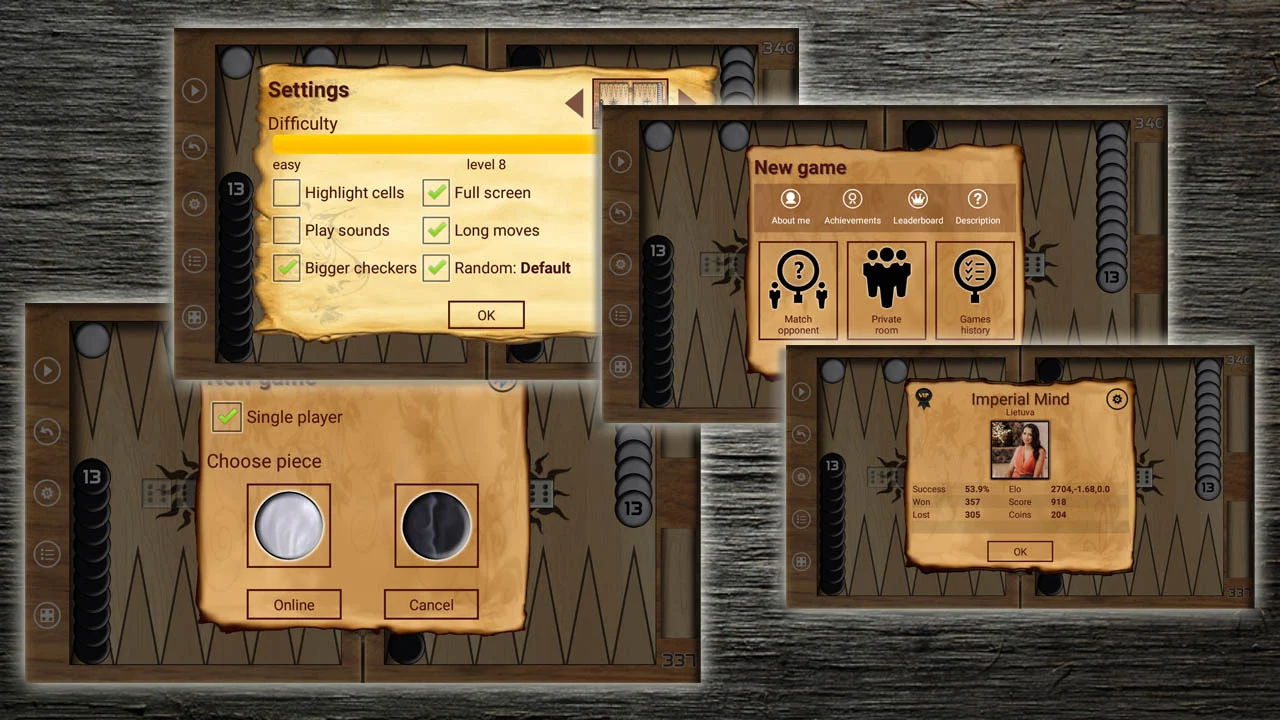Open Games history tile
The height and width of the screenshot is (720, 1280).
point(975,290)
